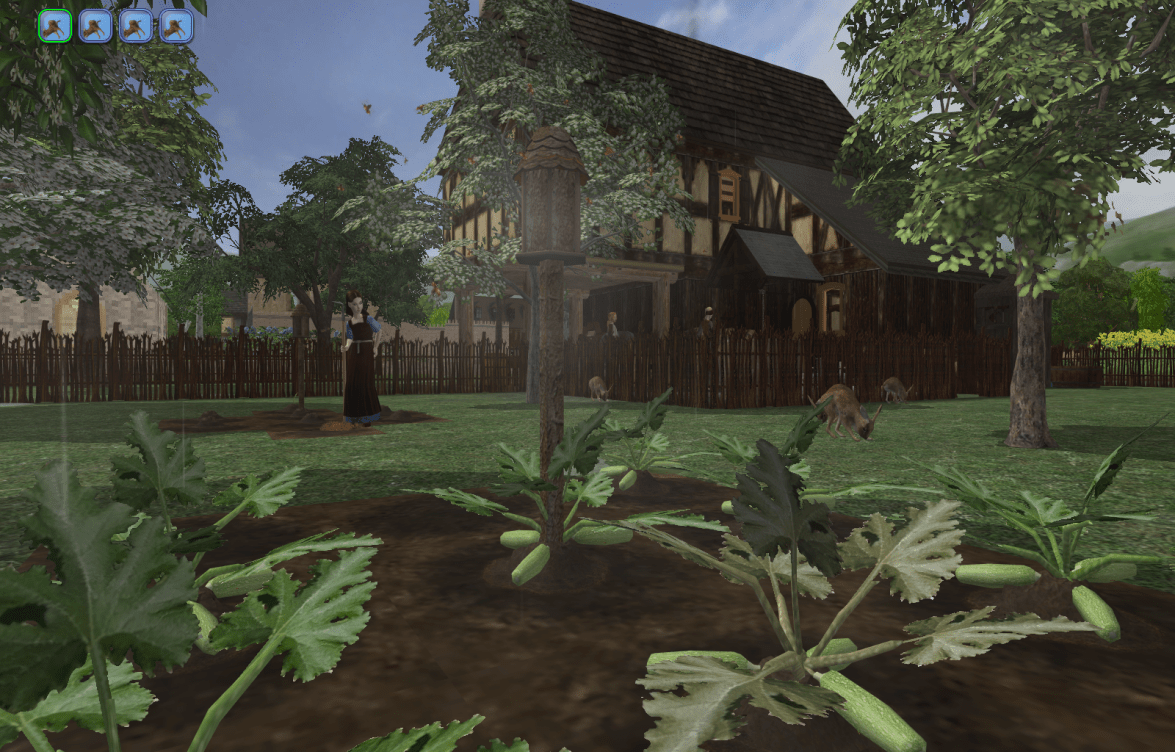The width and height of the screenshot is (1175, 752).
Task: Select the green-highlighted animal action icon
Action: point(55,26)
